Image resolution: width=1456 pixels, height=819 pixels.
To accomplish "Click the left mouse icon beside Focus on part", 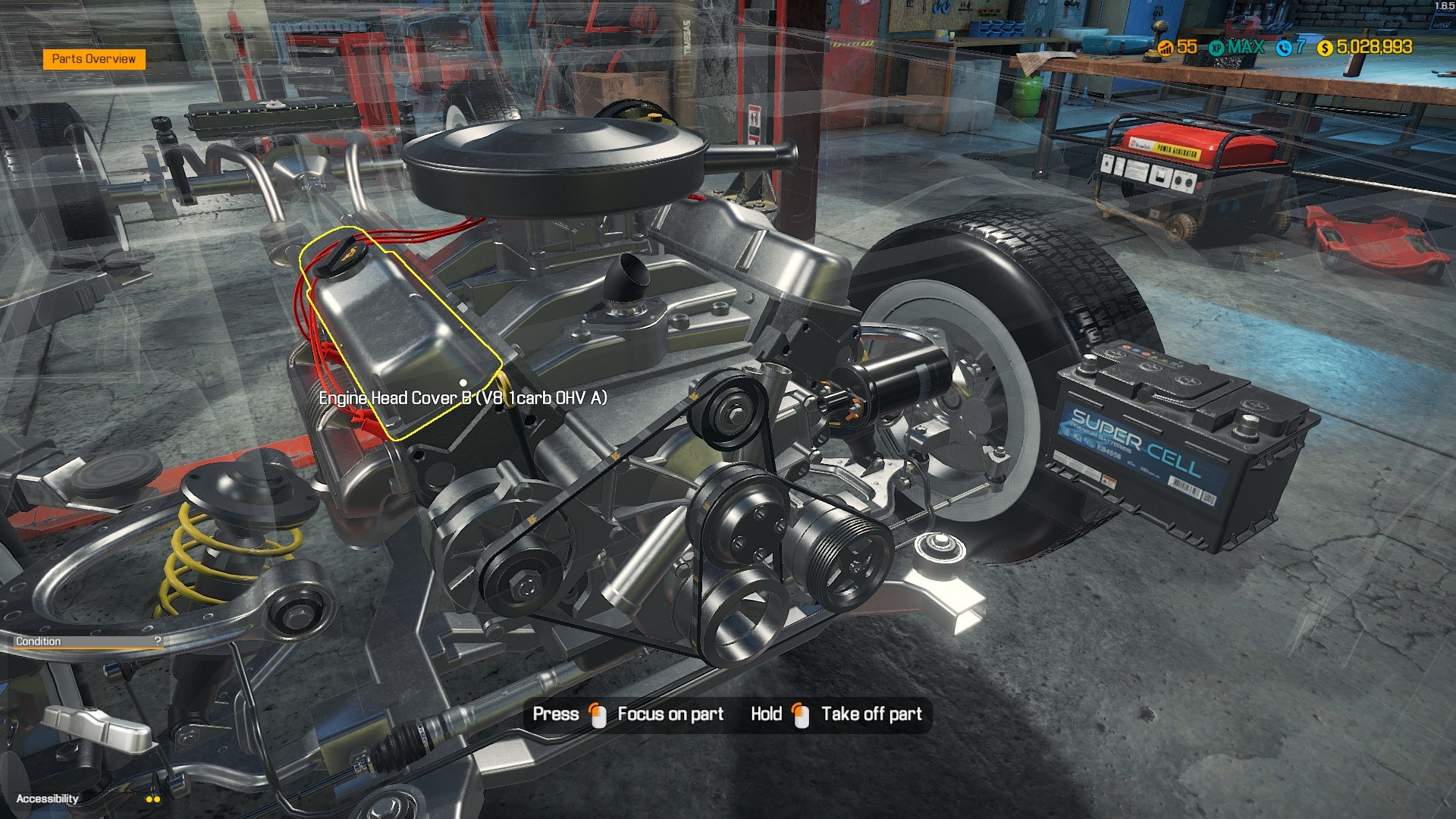I will tap(598, 714).
